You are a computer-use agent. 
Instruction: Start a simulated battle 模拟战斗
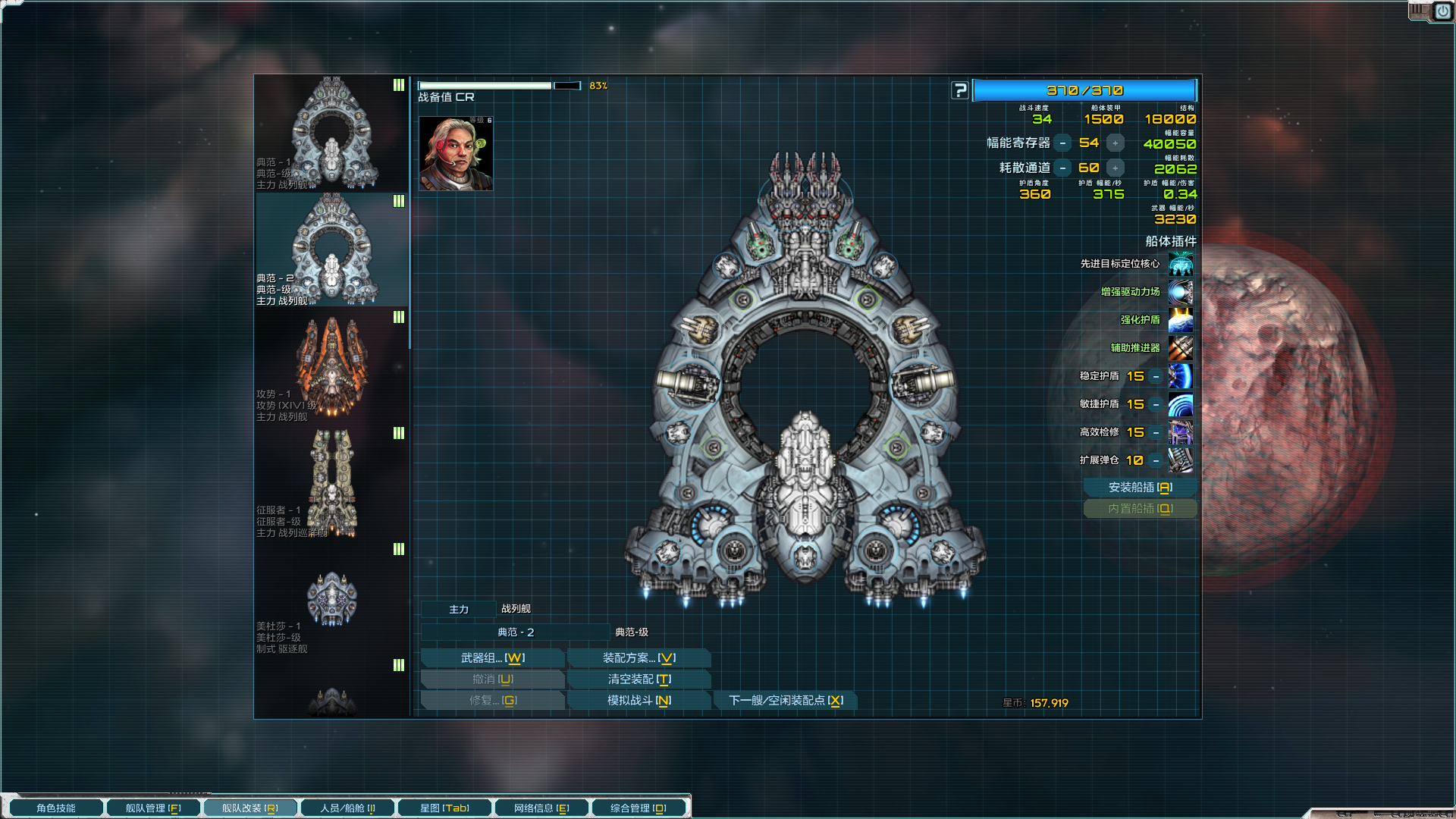pyautogui.click(x=639, y=701)
